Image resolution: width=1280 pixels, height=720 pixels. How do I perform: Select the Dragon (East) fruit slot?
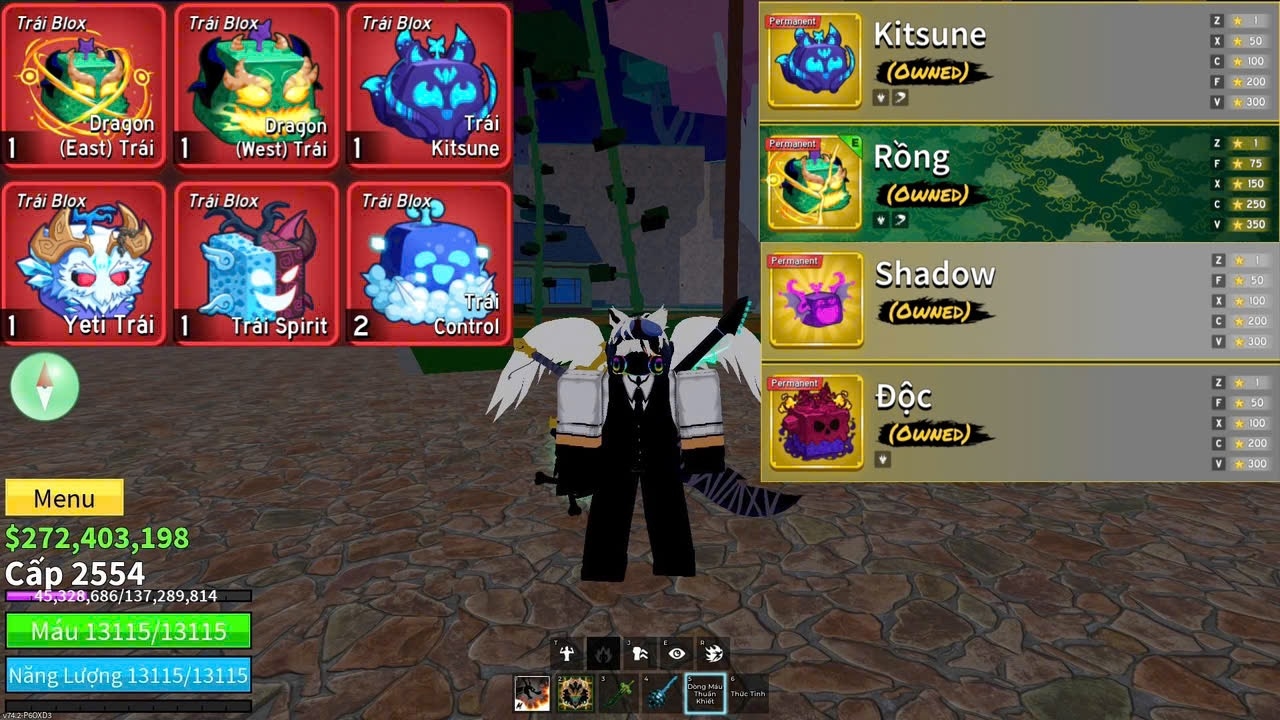83,86
